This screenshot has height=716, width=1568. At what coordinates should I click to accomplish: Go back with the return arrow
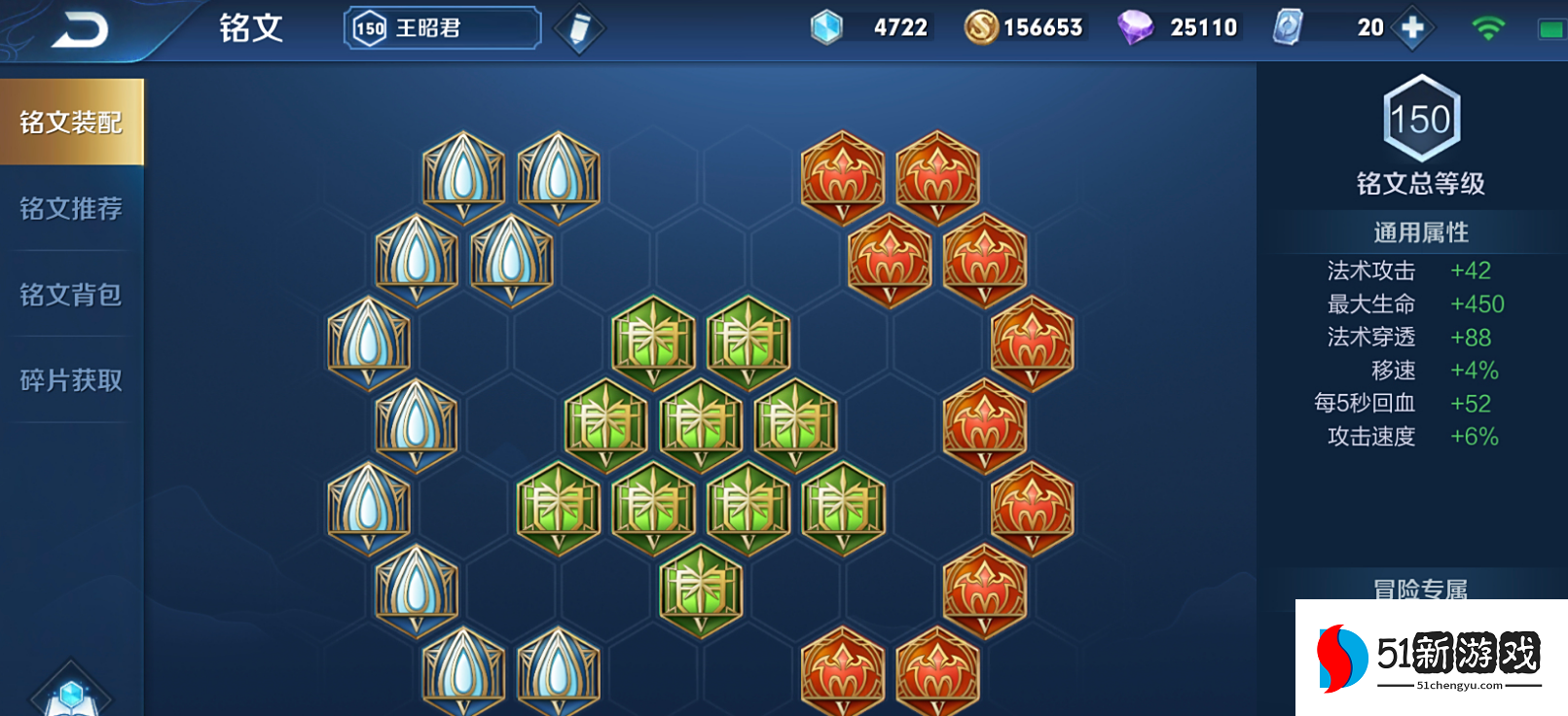coord(79,30)
